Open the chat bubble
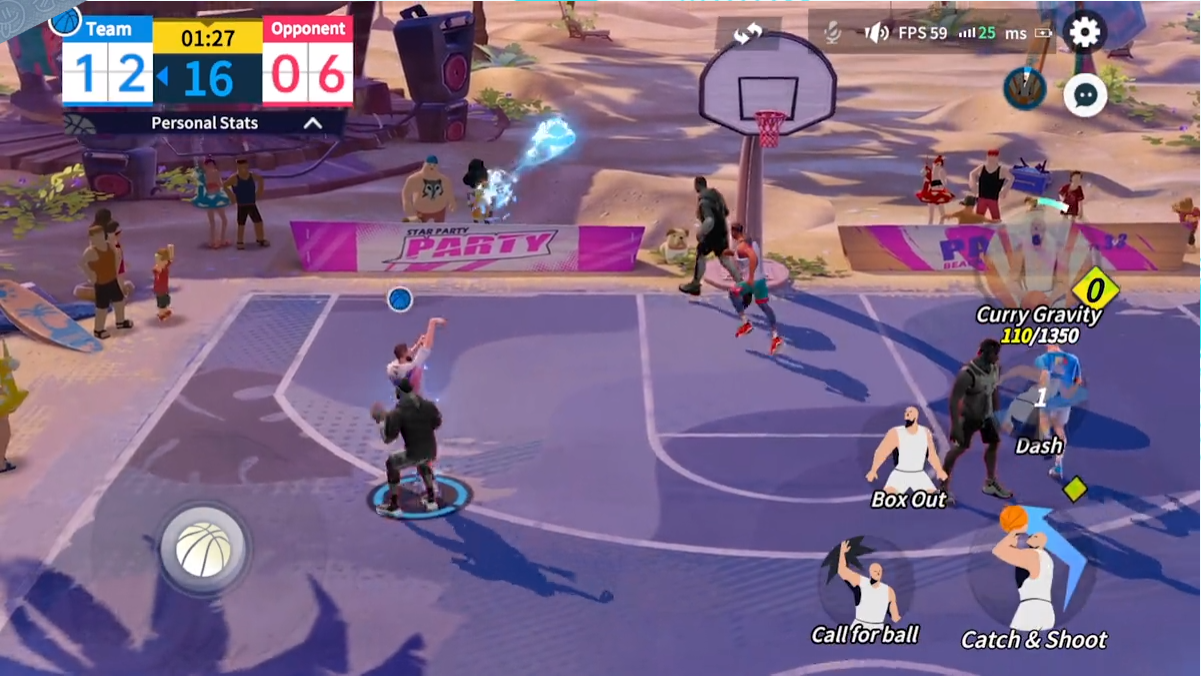Screen dimensions: 1201x676 click(x=1085, y=94)
